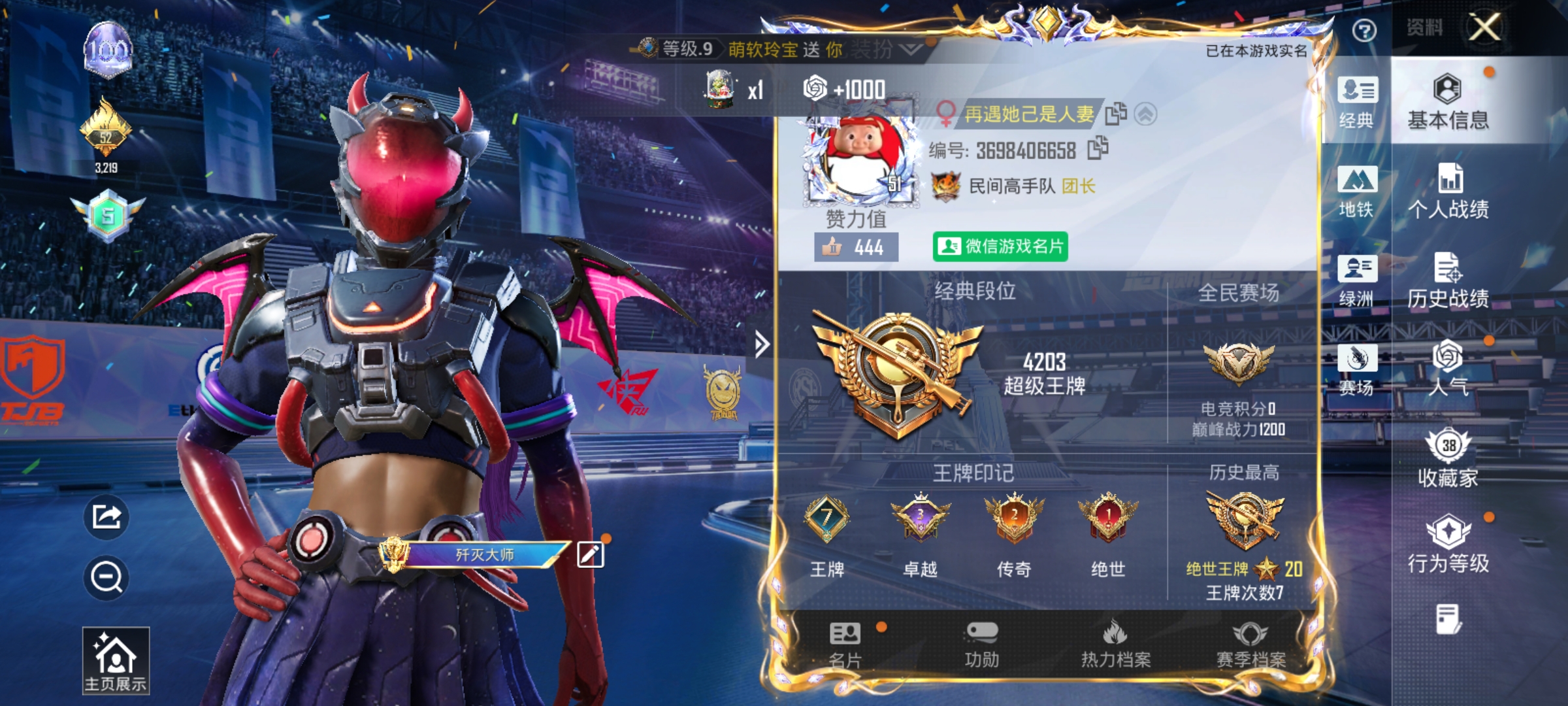Collapse the gift banner with the chevron
This screenshot has width=1568, height=706.
[906, 48]
